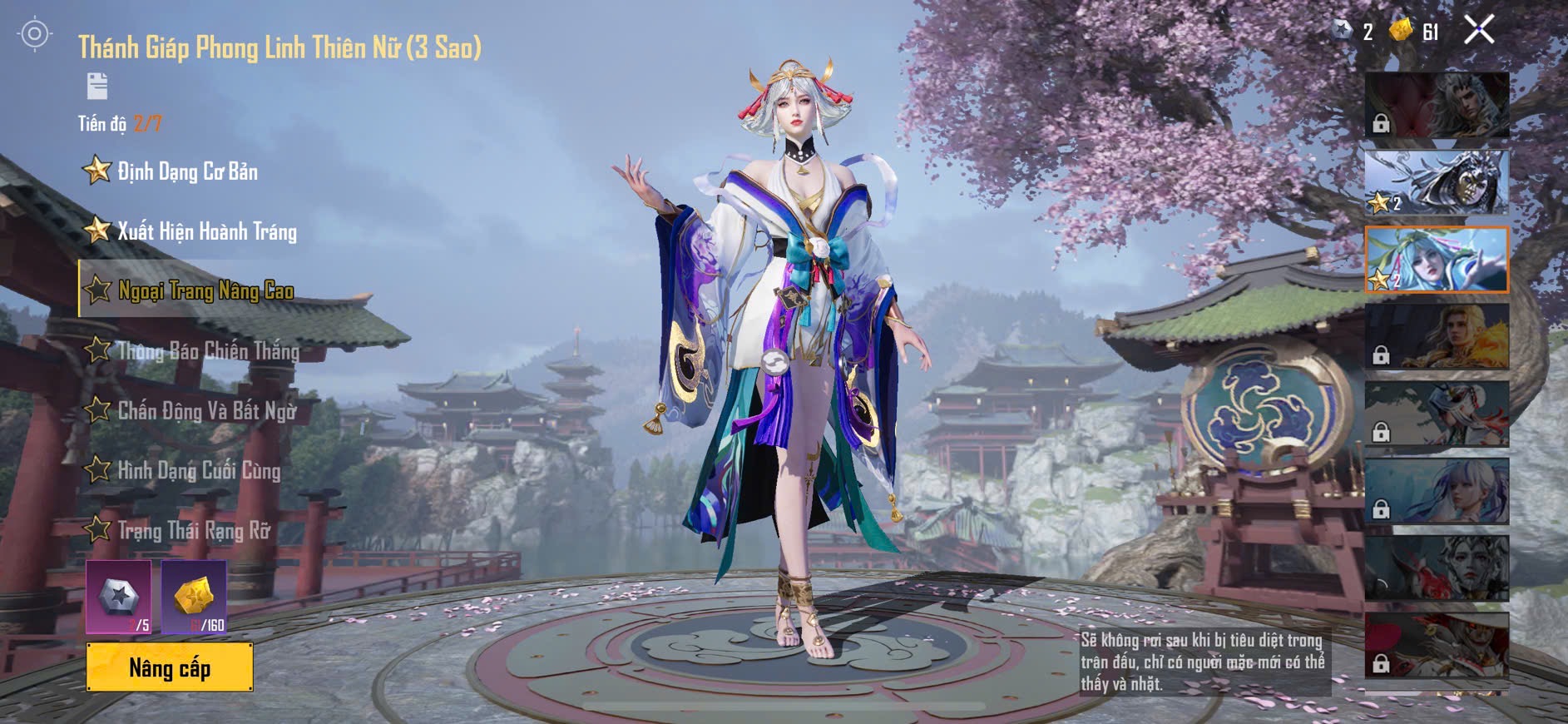This screenshot has width=1568, height=724.
Task: View the Trạng Thái Rạng Rỡ stage
Action: pyautogui.click(x=194, y=530)
